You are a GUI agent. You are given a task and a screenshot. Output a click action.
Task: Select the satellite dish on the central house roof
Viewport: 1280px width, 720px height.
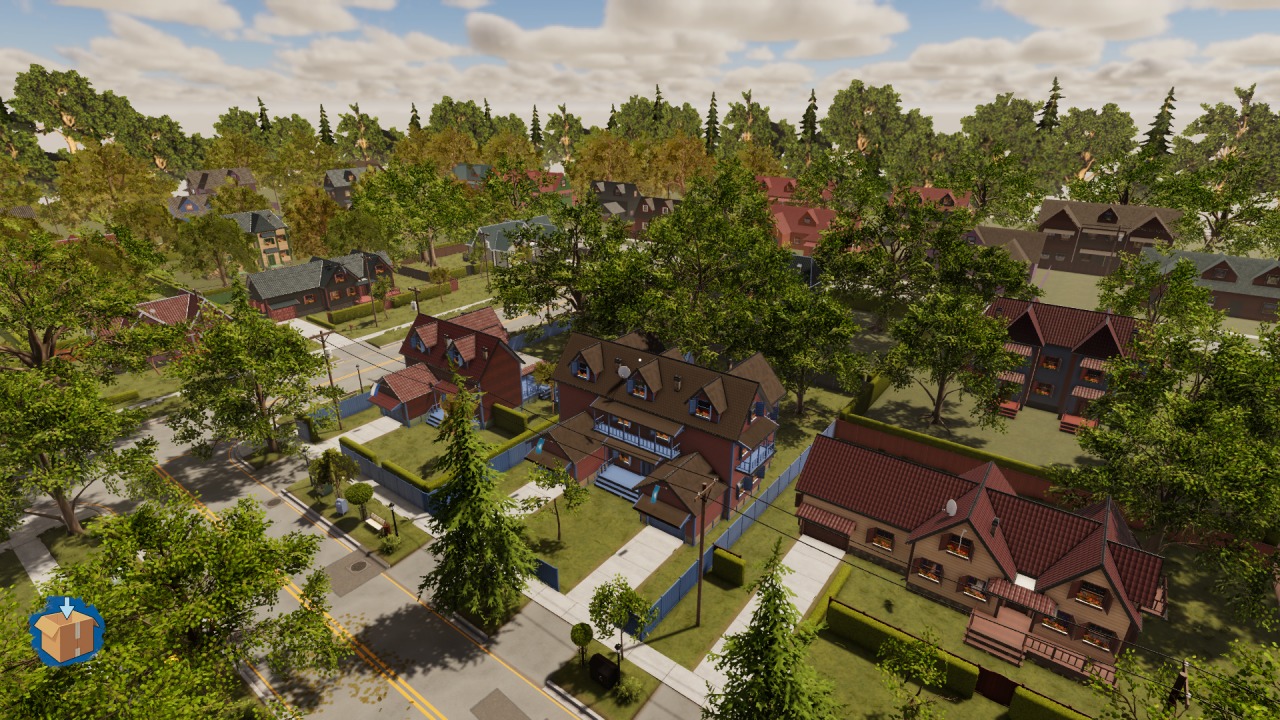(x=623, y=370)
